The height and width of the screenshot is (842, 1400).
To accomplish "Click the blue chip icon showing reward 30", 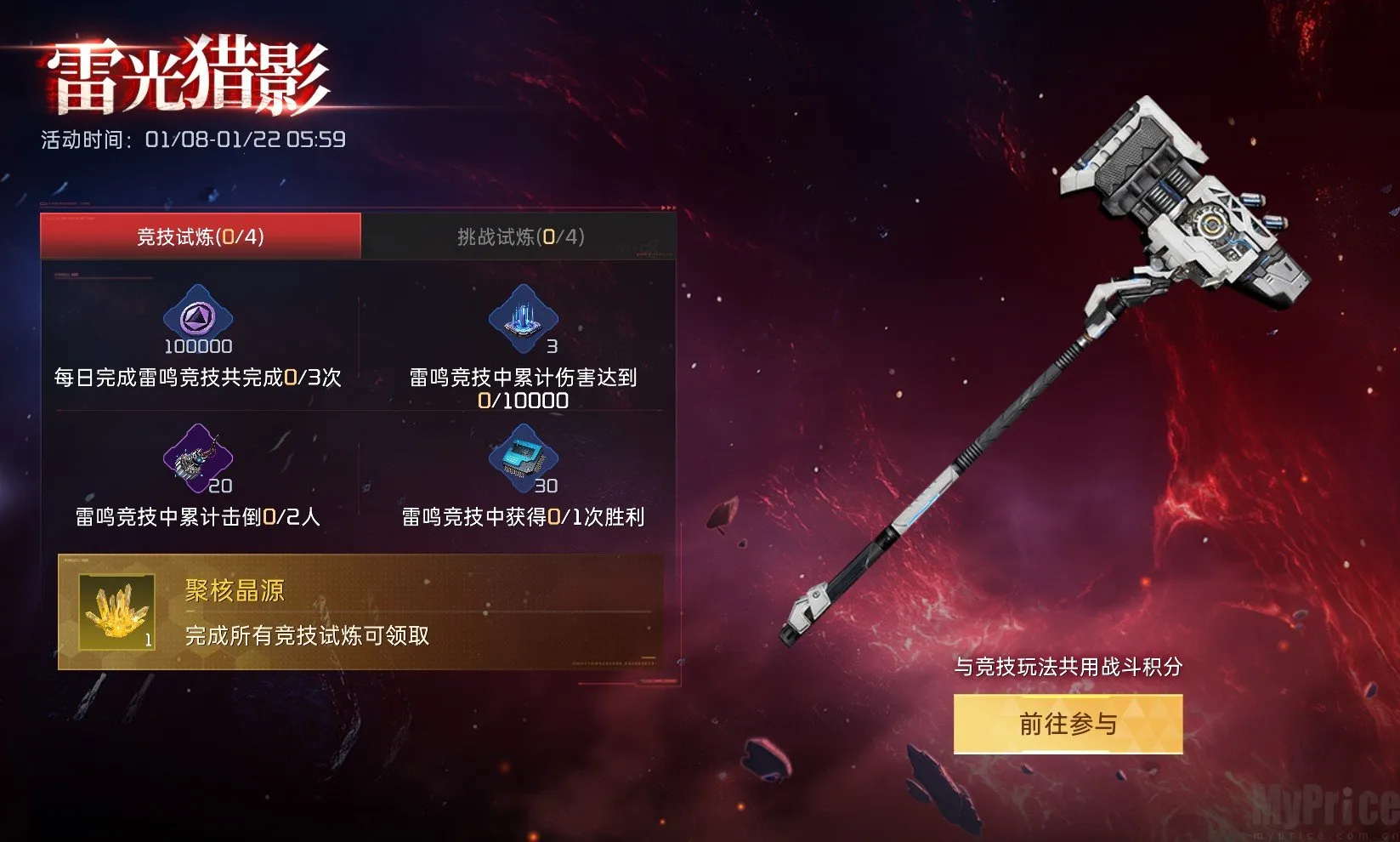I will coord(521,459).
